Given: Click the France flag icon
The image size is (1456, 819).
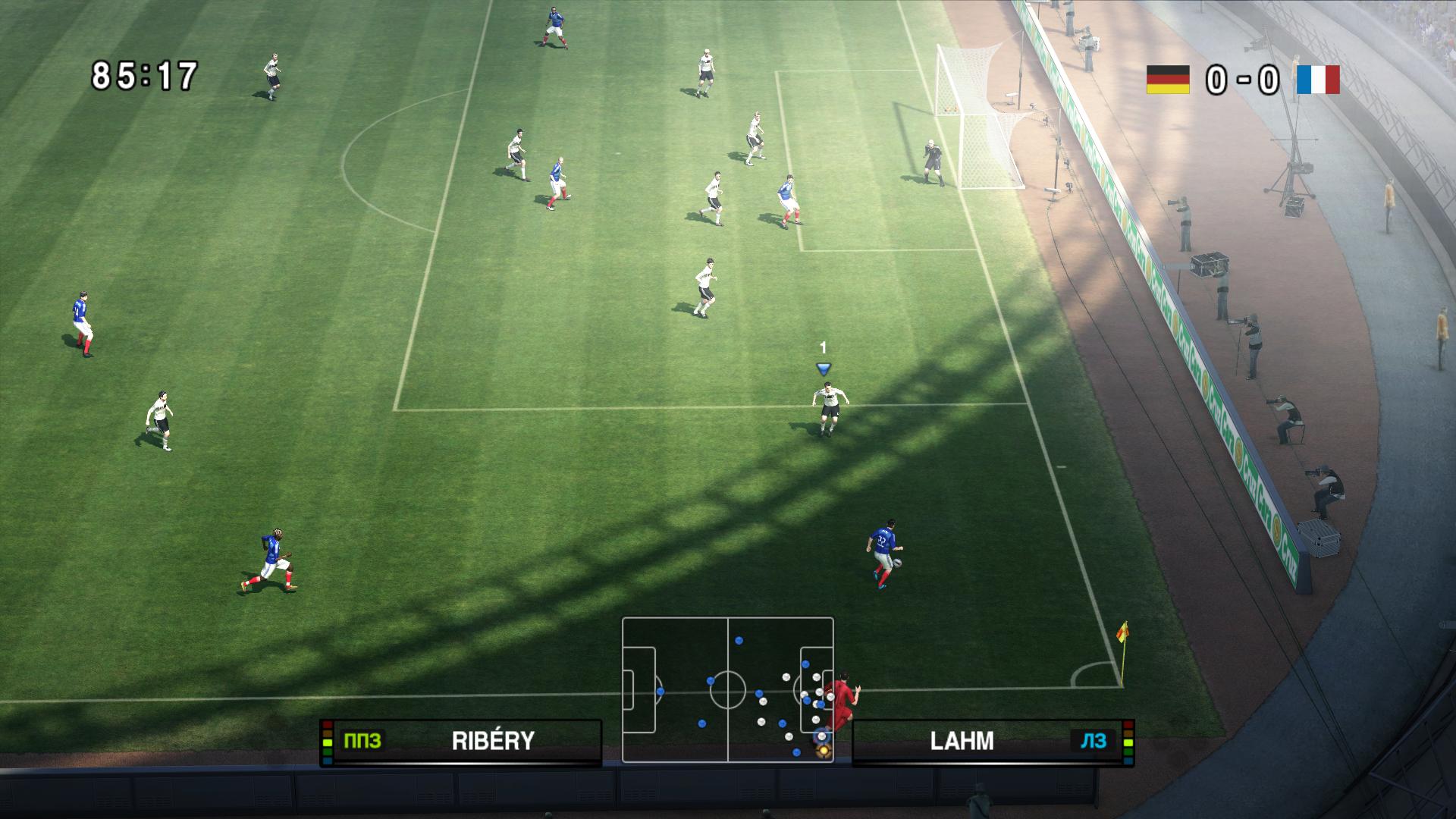Looking at the screenshot, I should pos(1318,80).
